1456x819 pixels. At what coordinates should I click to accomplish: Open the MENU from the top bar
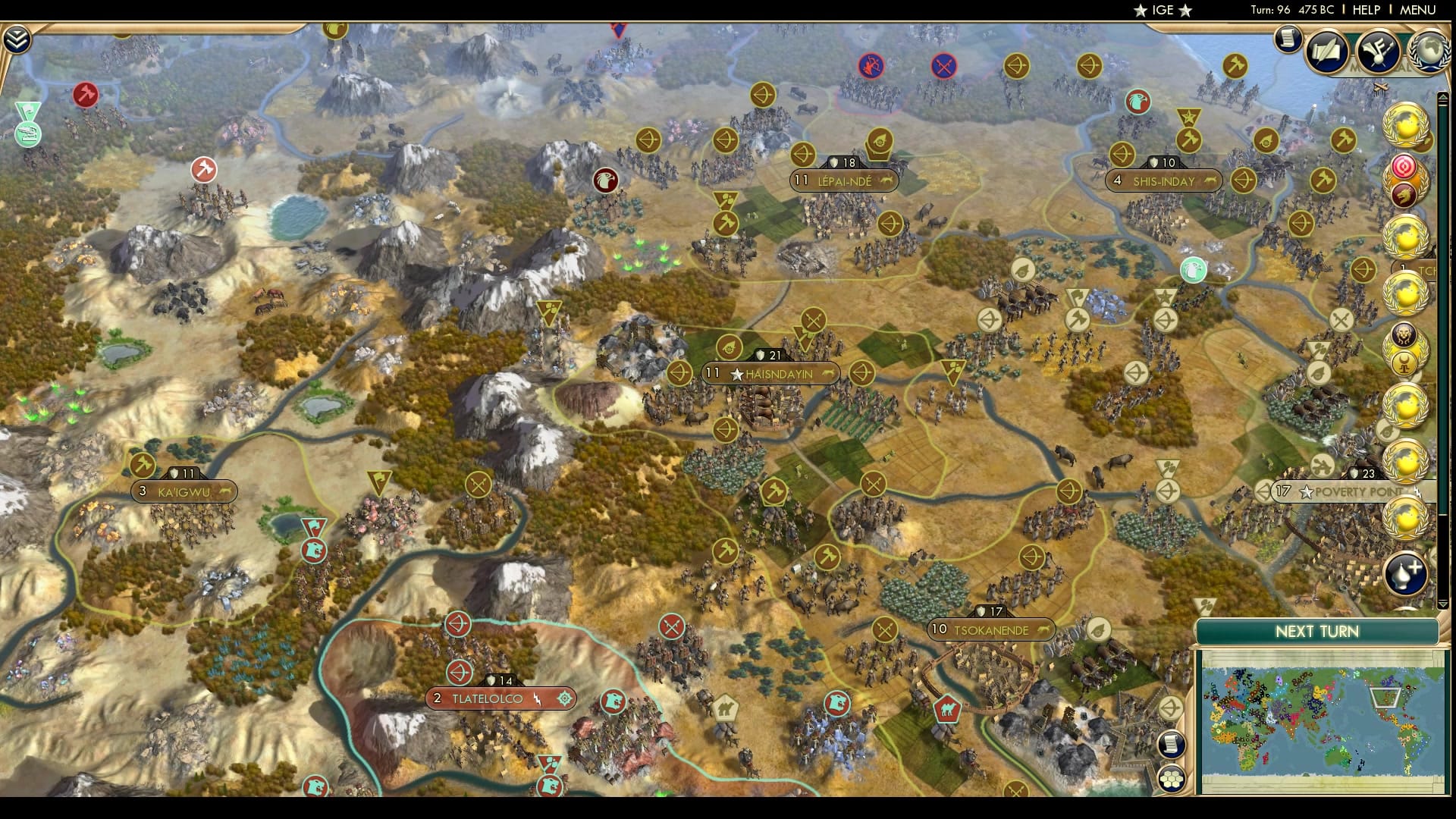click(x=1417, y=11)
